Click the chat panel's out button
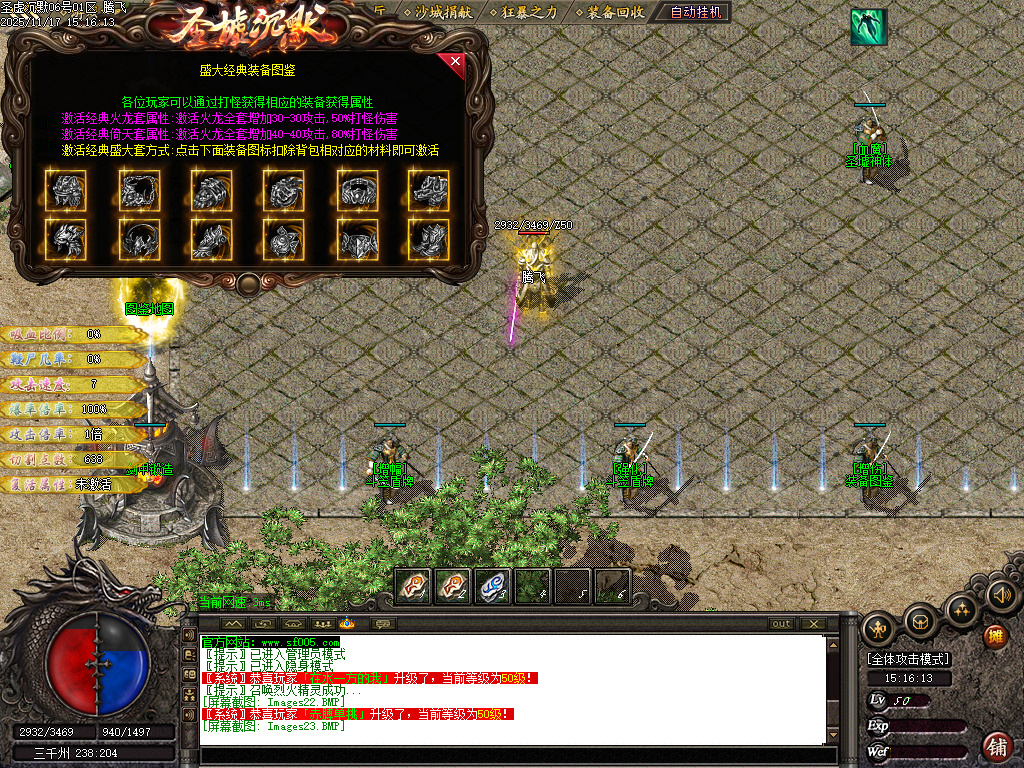 [x=781, y=624]
